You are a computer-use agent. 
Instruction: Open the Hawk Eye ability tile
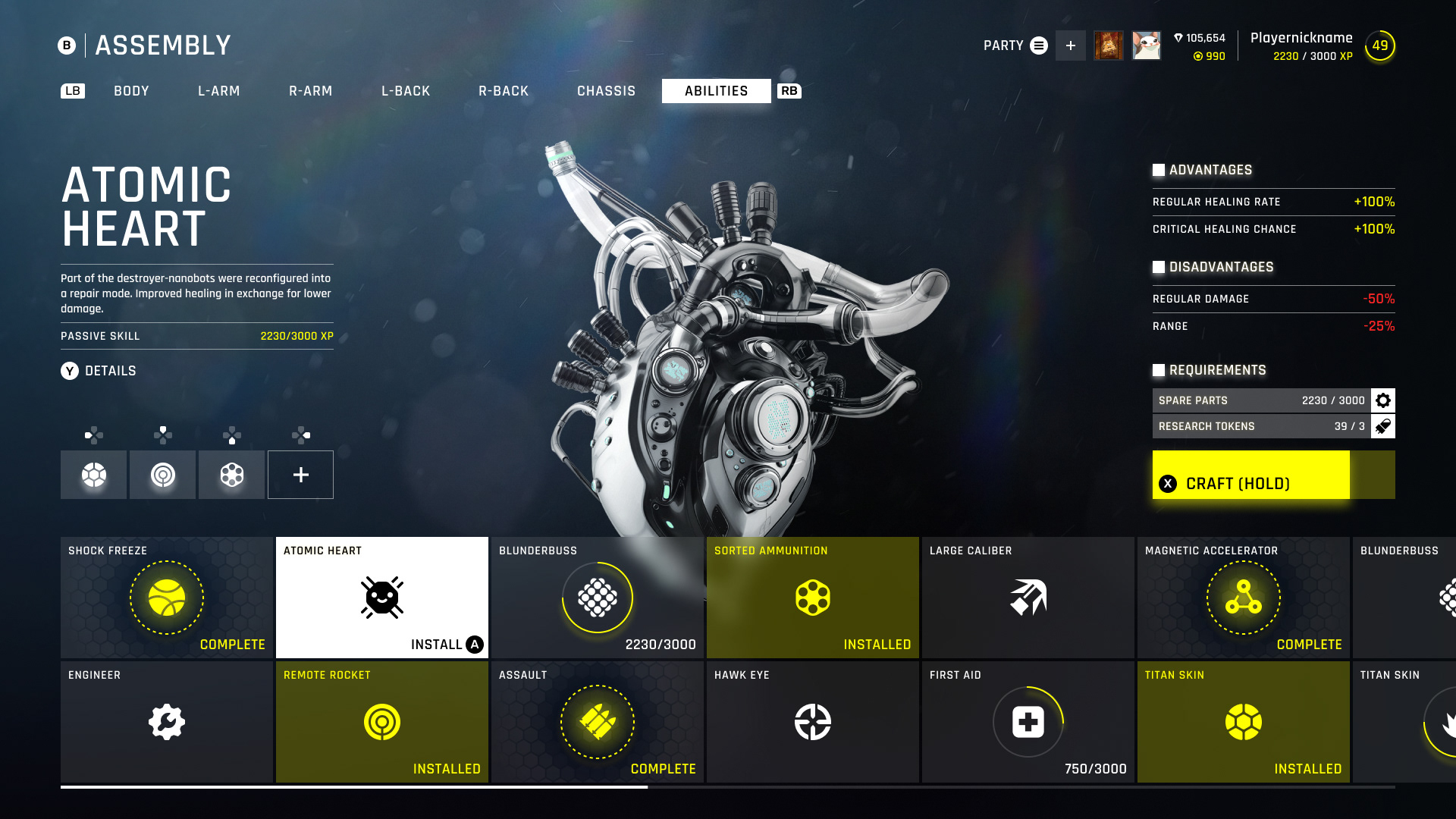pyautogui.click(x=813, y=722)
